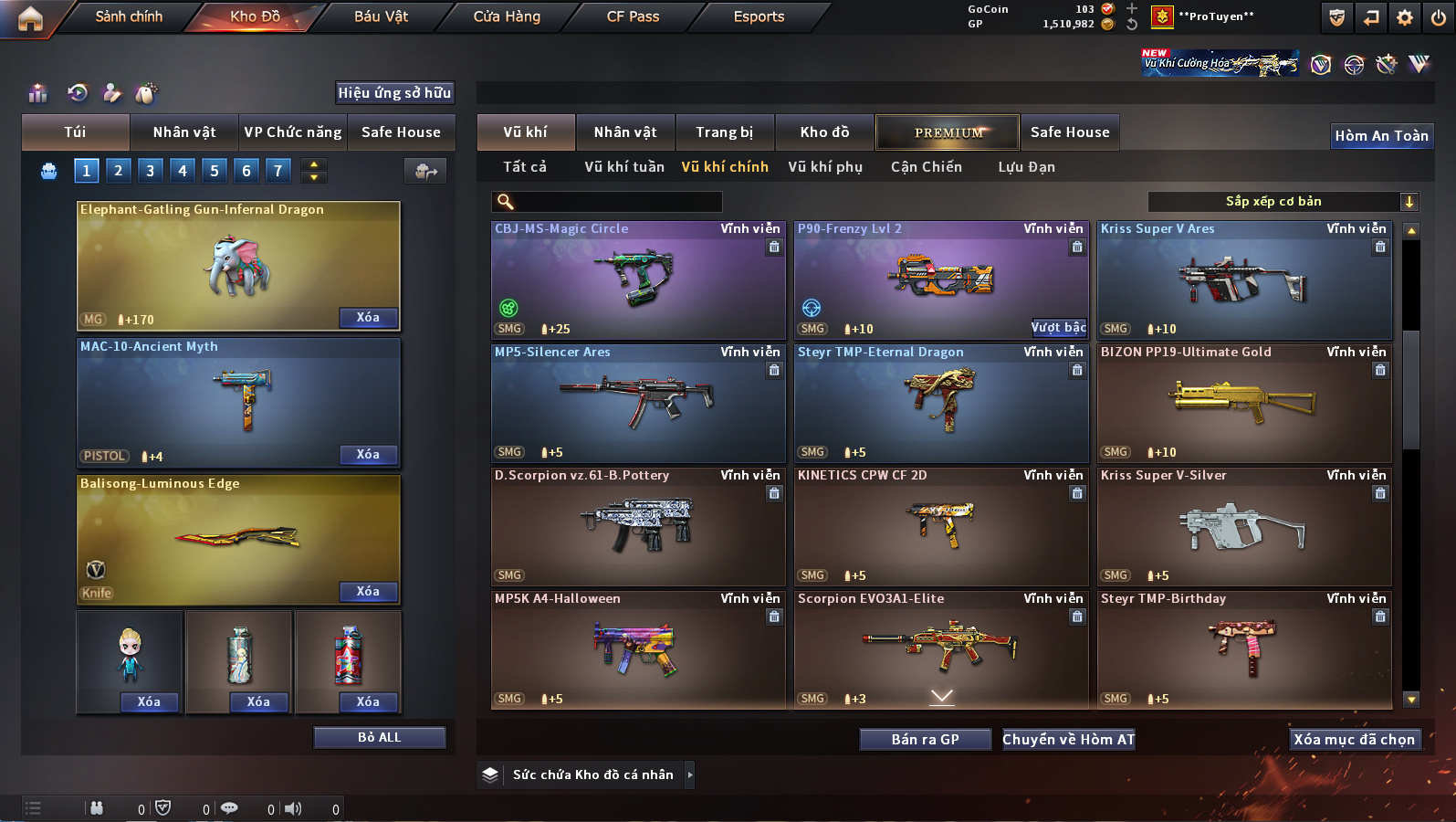This screenshot has height=822, width=1456.
Task: Filter by Cận Chiến melee weapons
Action: point(926,167)
